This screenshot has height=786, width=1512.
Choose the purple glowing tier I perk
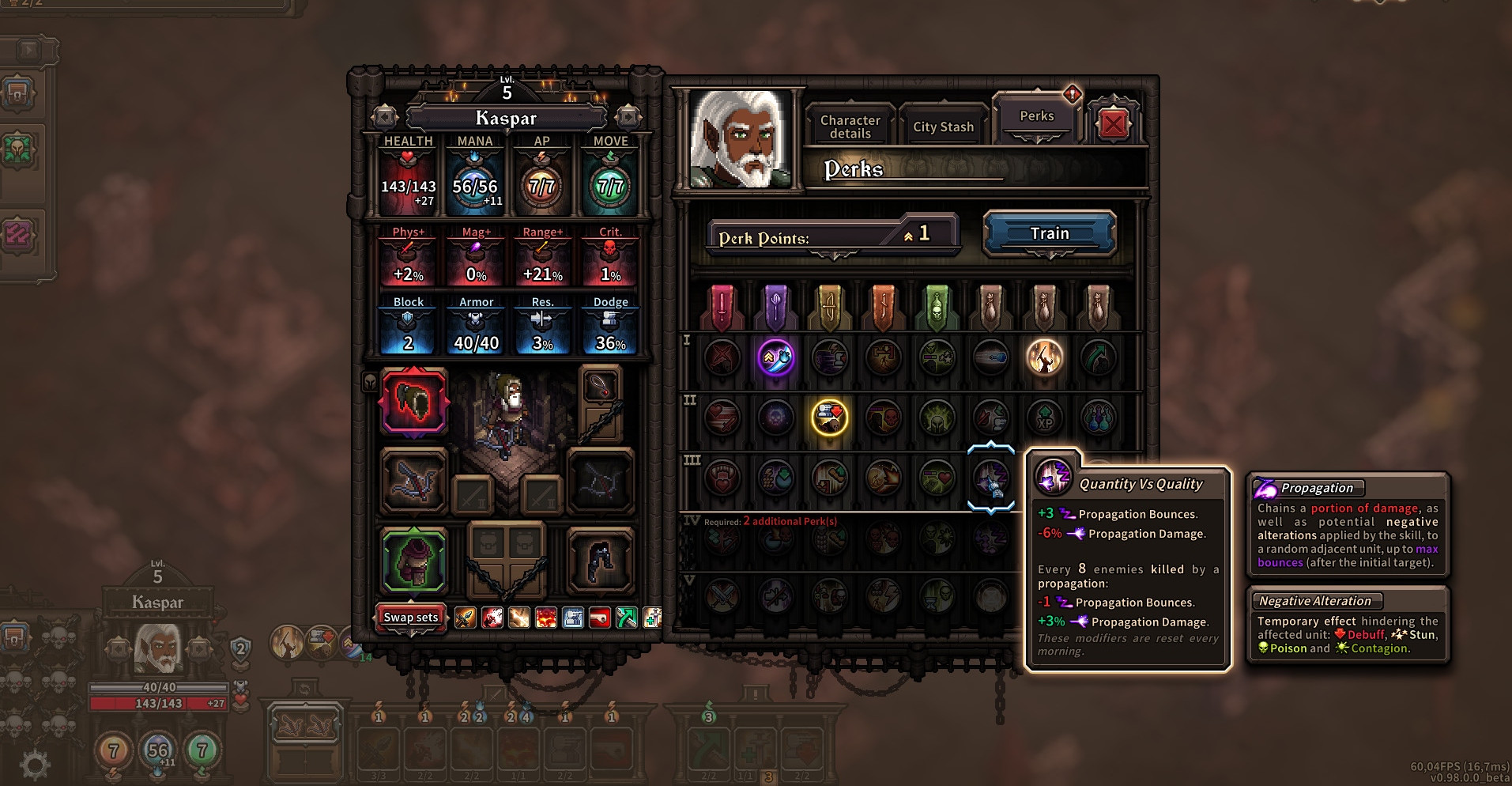[x=775, y=357]
